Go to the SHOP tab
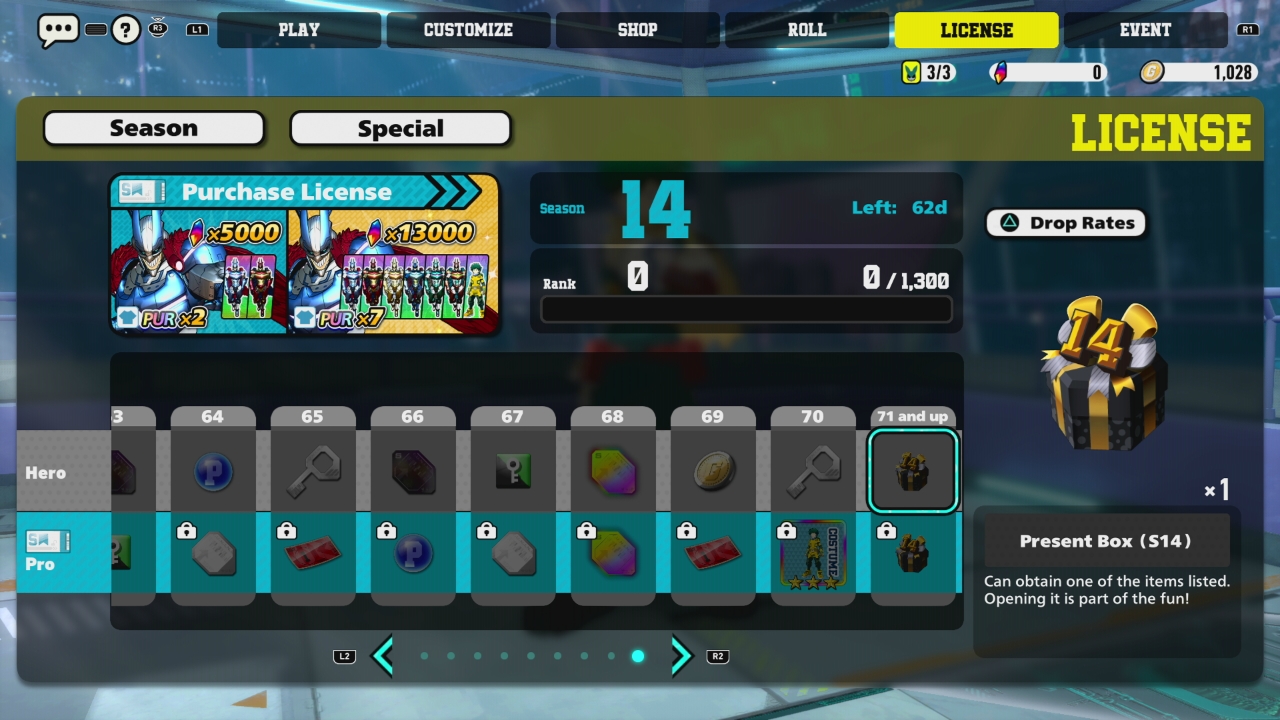Image resolution: width=1280 pixels, height=720 pixels. [x=637, y=30]
